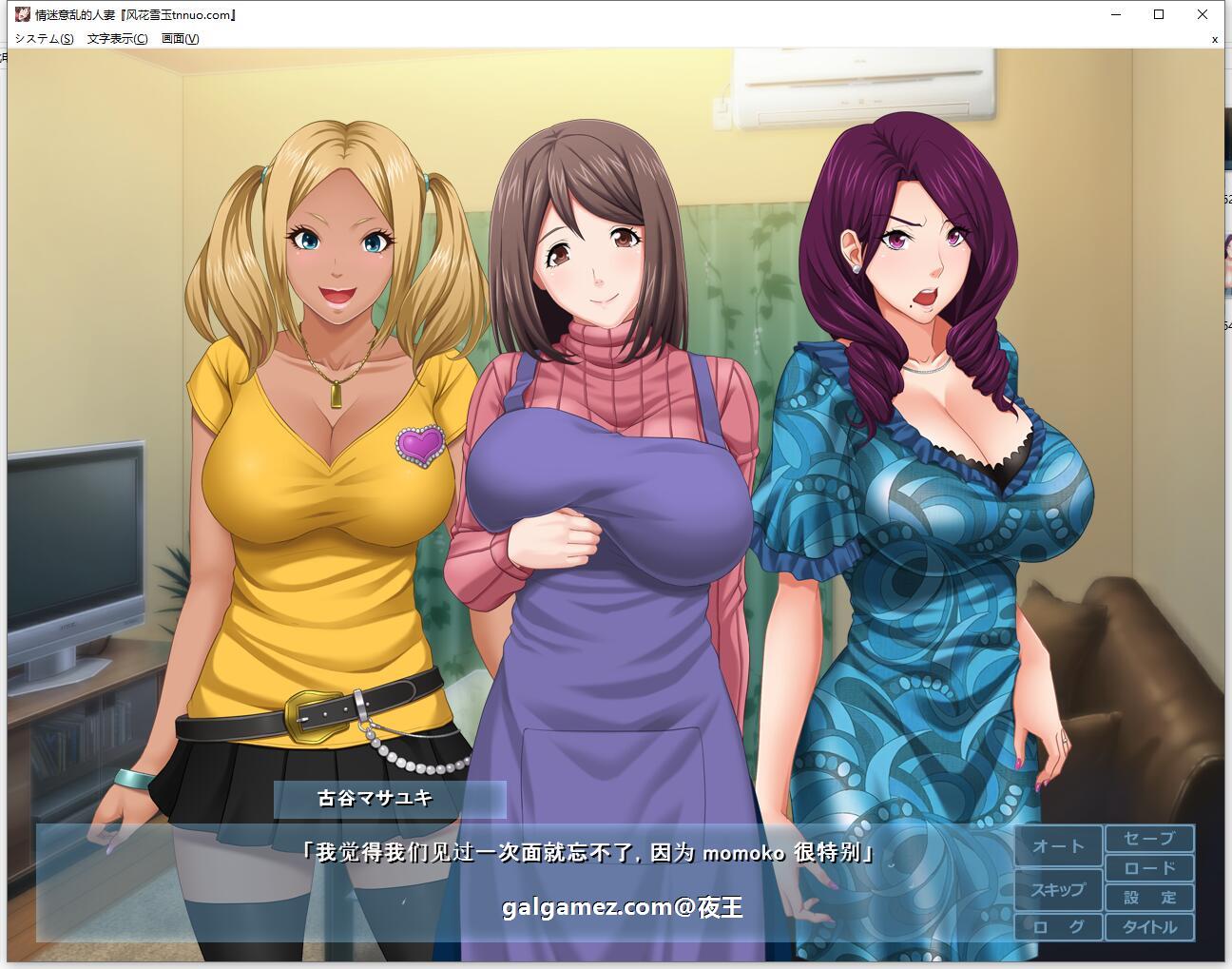Open the ログ message backlog
This screenshot has width=1232, height=969.
(1058, 926)
